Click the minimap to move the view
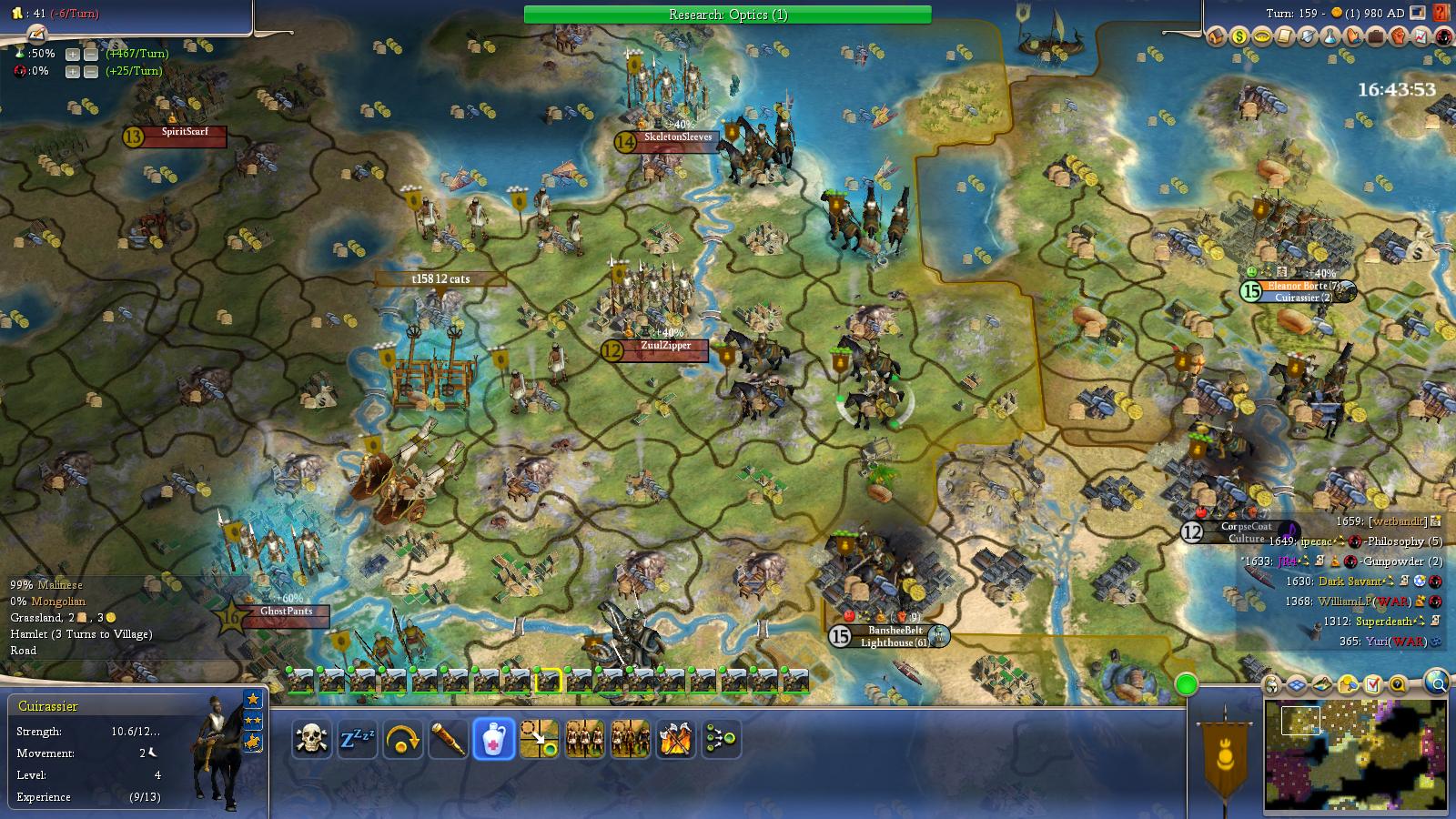The width and height of the screenshot is (1456, 819). point(1356,755)
